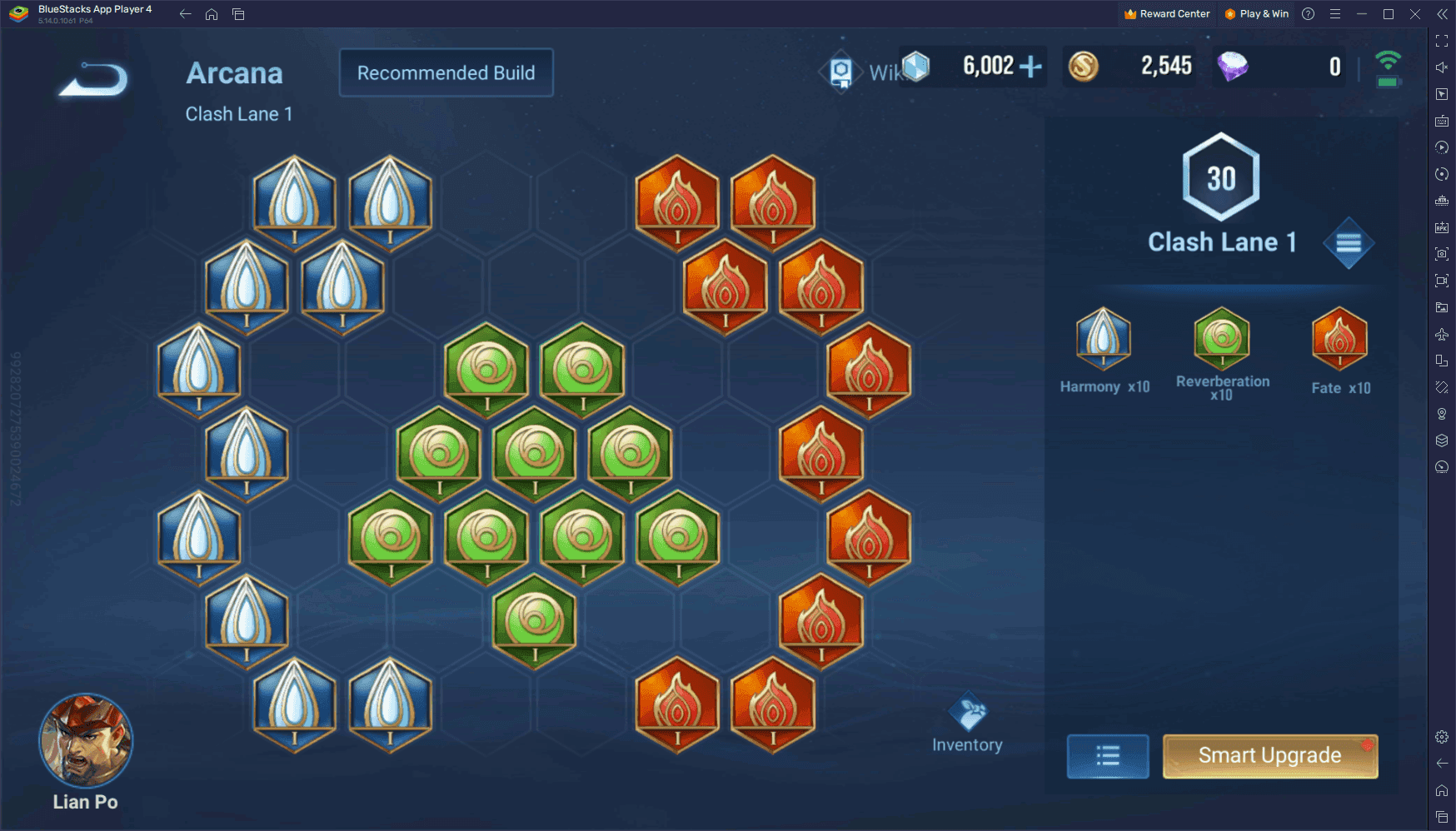The image size is (1456, 831).
Task: Select the Harmony x10 arcana icon
Action: click(x=1104, y=340)
